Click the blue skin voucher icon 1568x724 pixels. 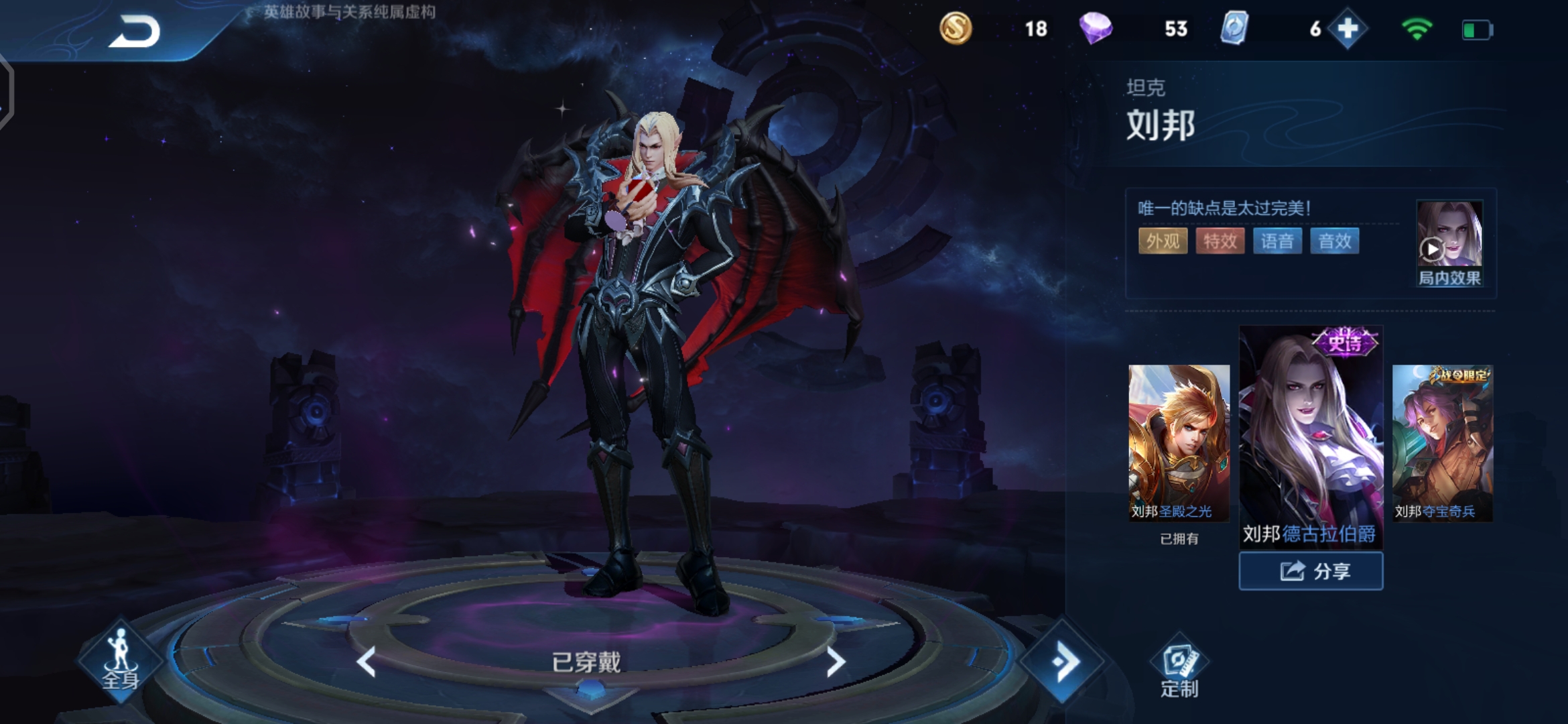(1234, 29)
